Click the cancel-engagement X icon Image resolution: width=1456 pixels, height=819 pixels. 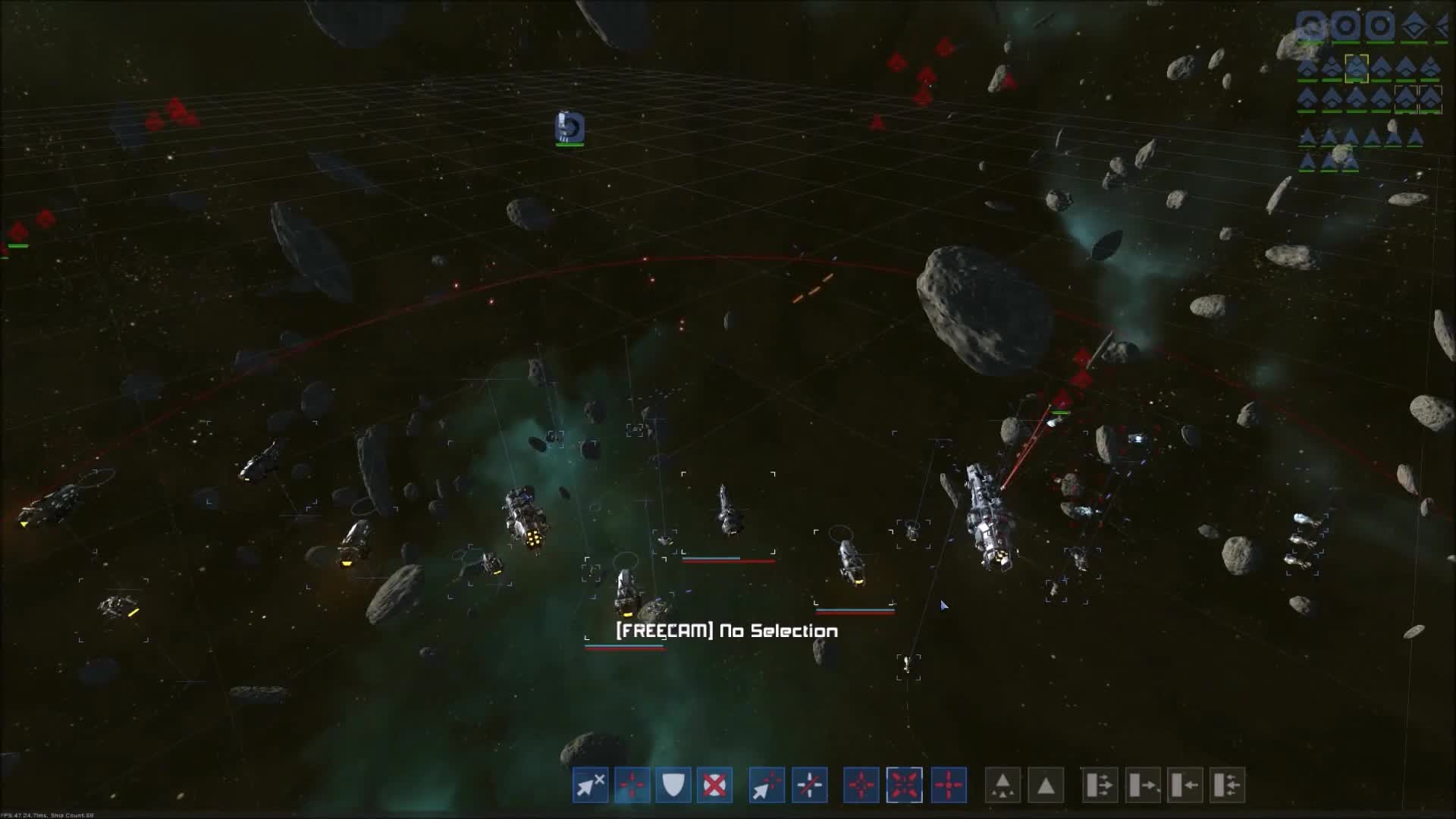click(x=714, y=786)
